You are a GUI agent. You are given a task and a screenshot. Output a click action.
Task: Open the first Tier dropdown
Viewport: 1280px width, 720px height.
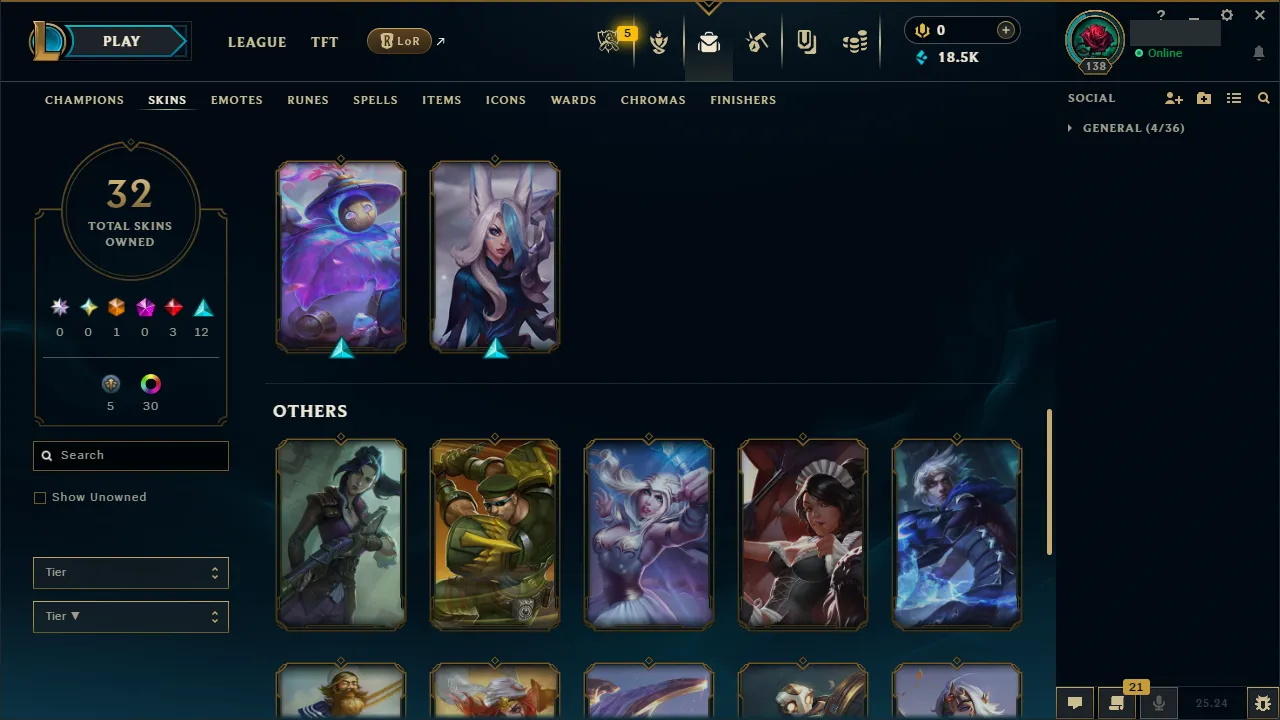[x=130, y=572]
